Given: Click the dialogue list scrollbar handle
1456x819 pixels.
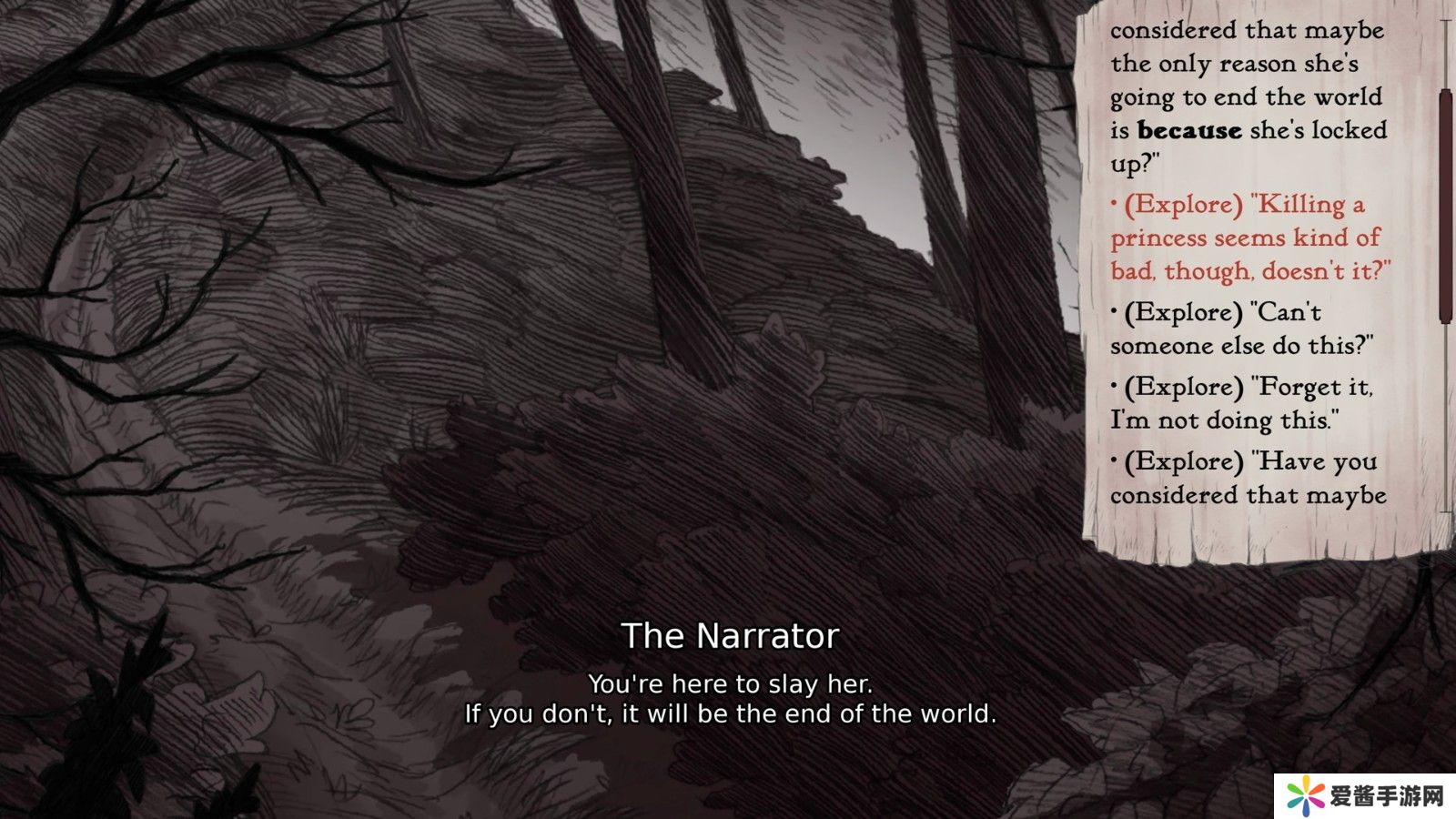Looking at the screenshot, I should [x=1444, y=207].
